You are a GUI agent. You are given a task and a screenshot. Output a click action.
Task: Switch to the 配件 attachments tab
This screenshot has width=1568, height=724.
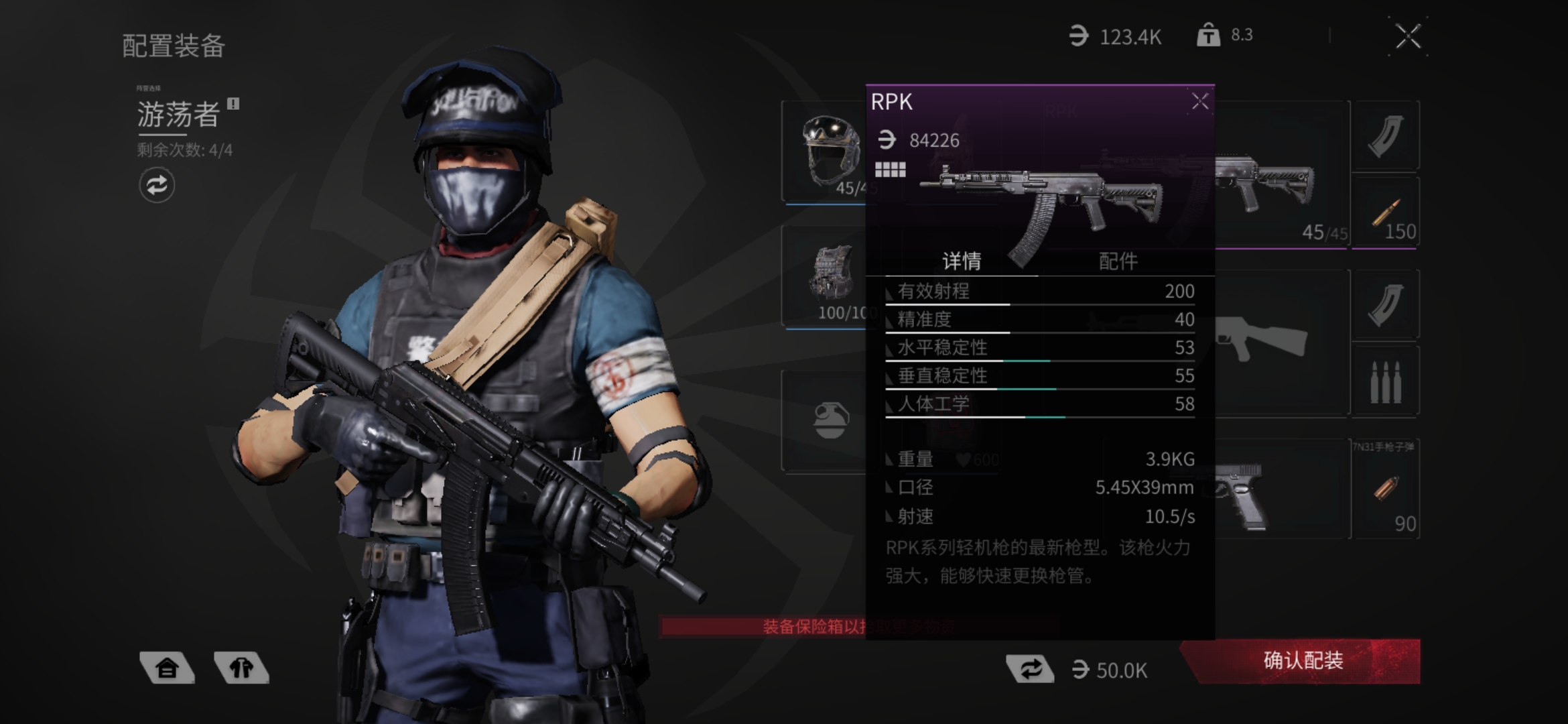point(1118,261)
